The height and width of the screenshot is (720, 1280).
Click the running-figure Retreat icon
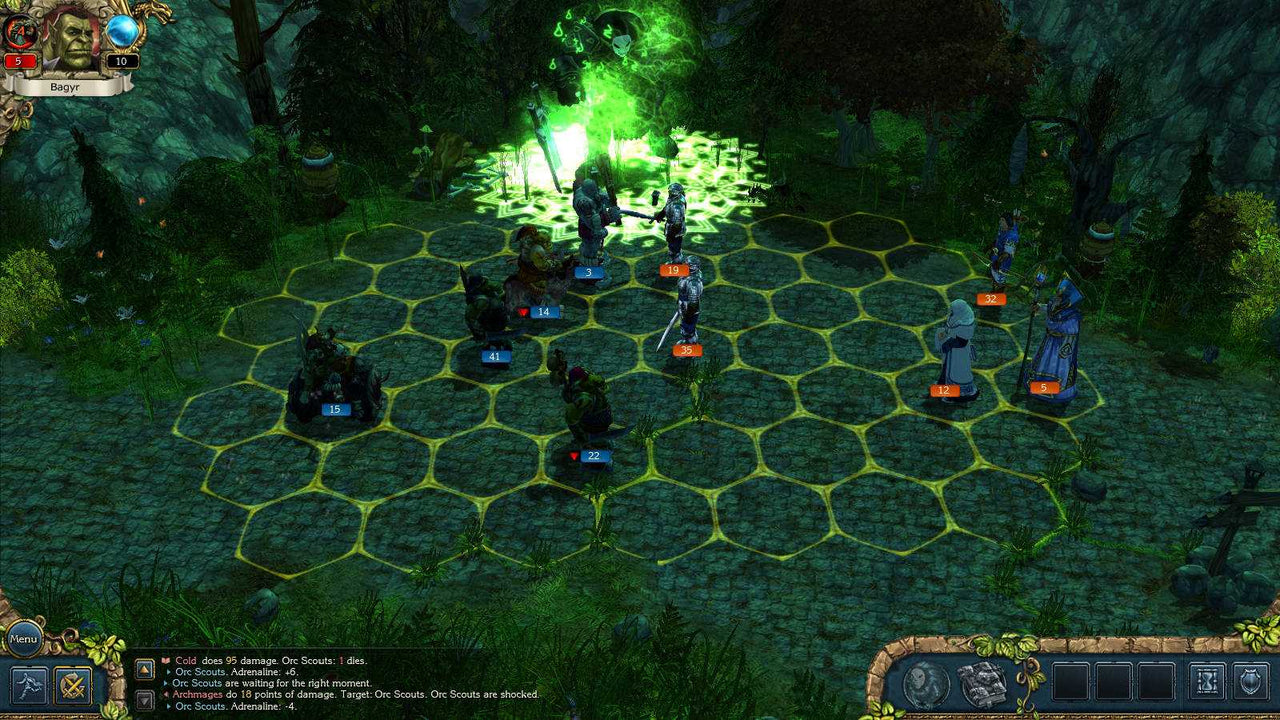click(28, 685)
